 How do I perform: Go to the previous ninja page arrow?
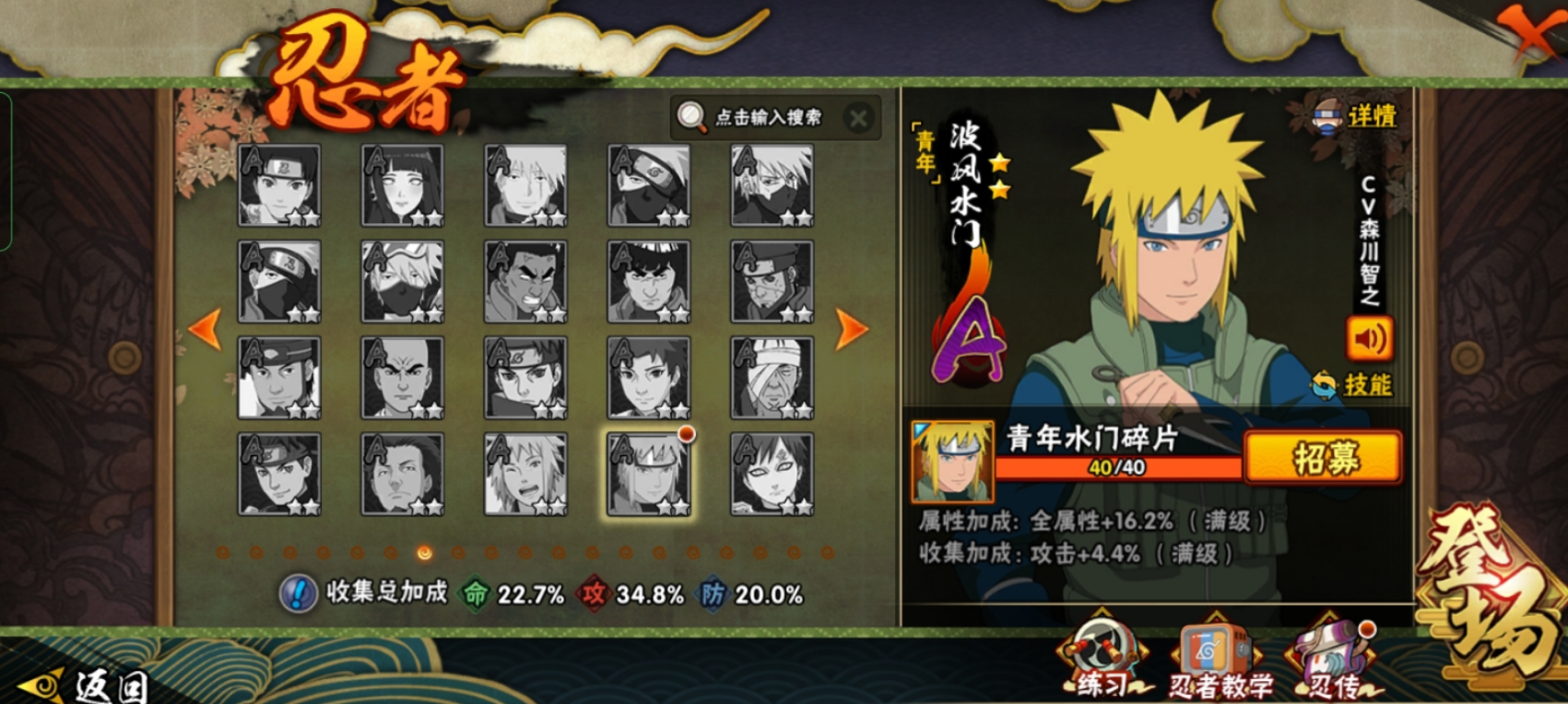pyautogui.click(x=205, y=329)
